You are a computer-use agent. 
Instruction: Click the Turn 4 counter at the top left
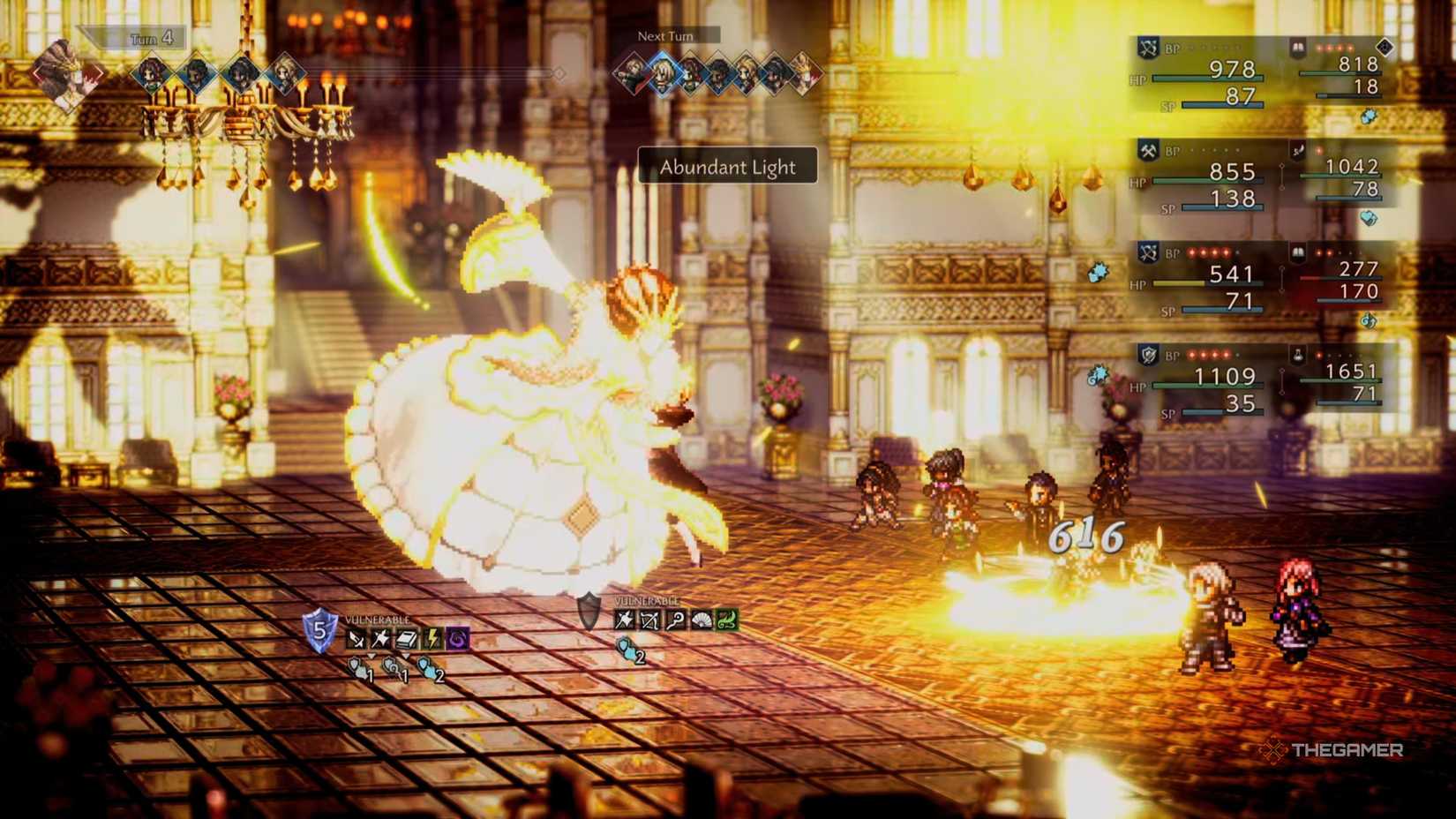tap(150, 39)
